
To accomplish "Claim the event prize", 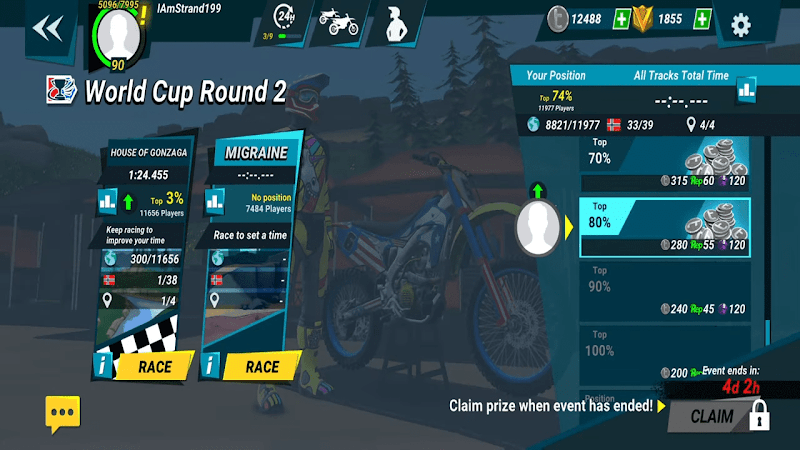I will 712,416.
